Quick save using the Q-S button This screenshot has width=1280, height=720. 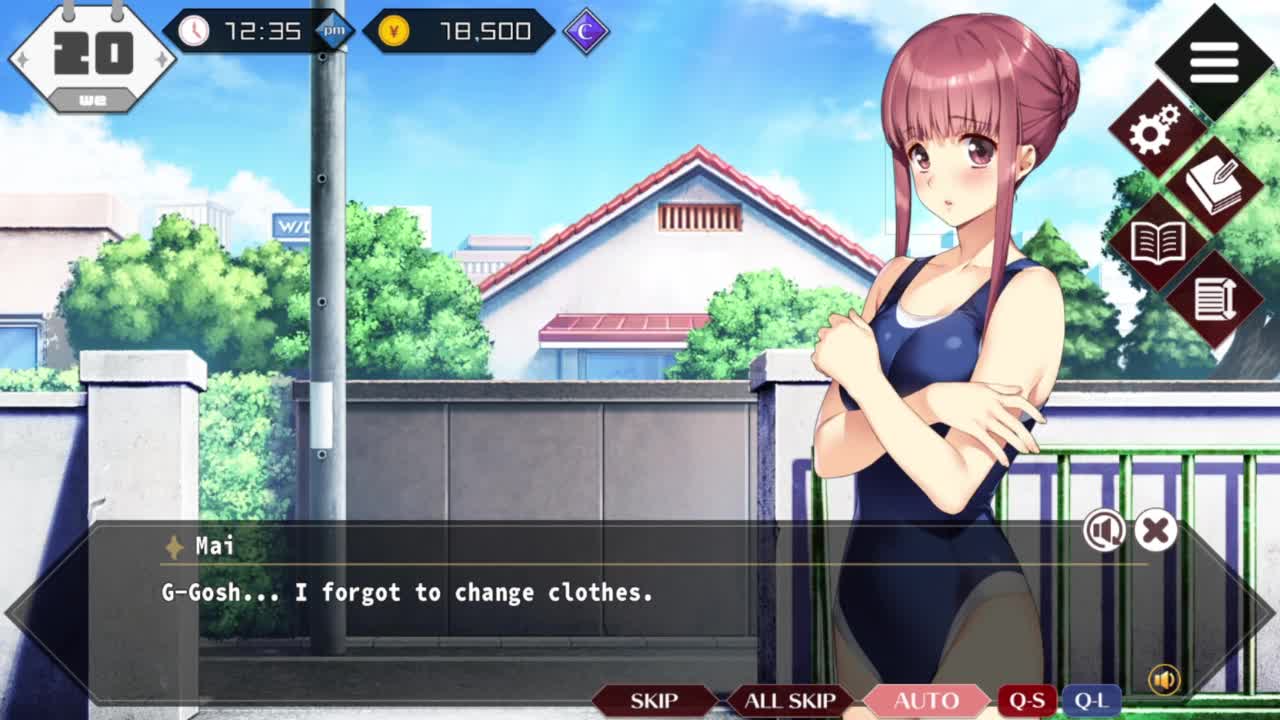[1027, 700]
